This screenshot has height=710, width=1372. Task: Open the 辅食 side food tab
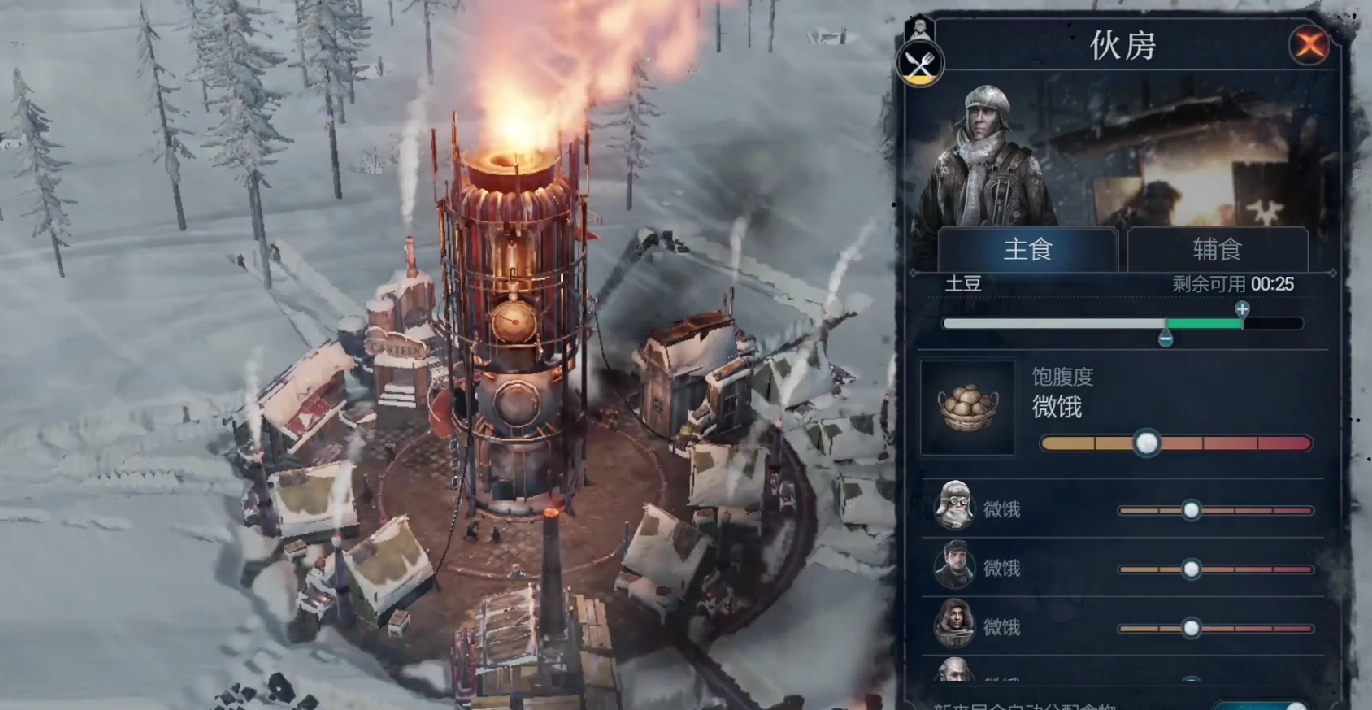click(1217, 249)
